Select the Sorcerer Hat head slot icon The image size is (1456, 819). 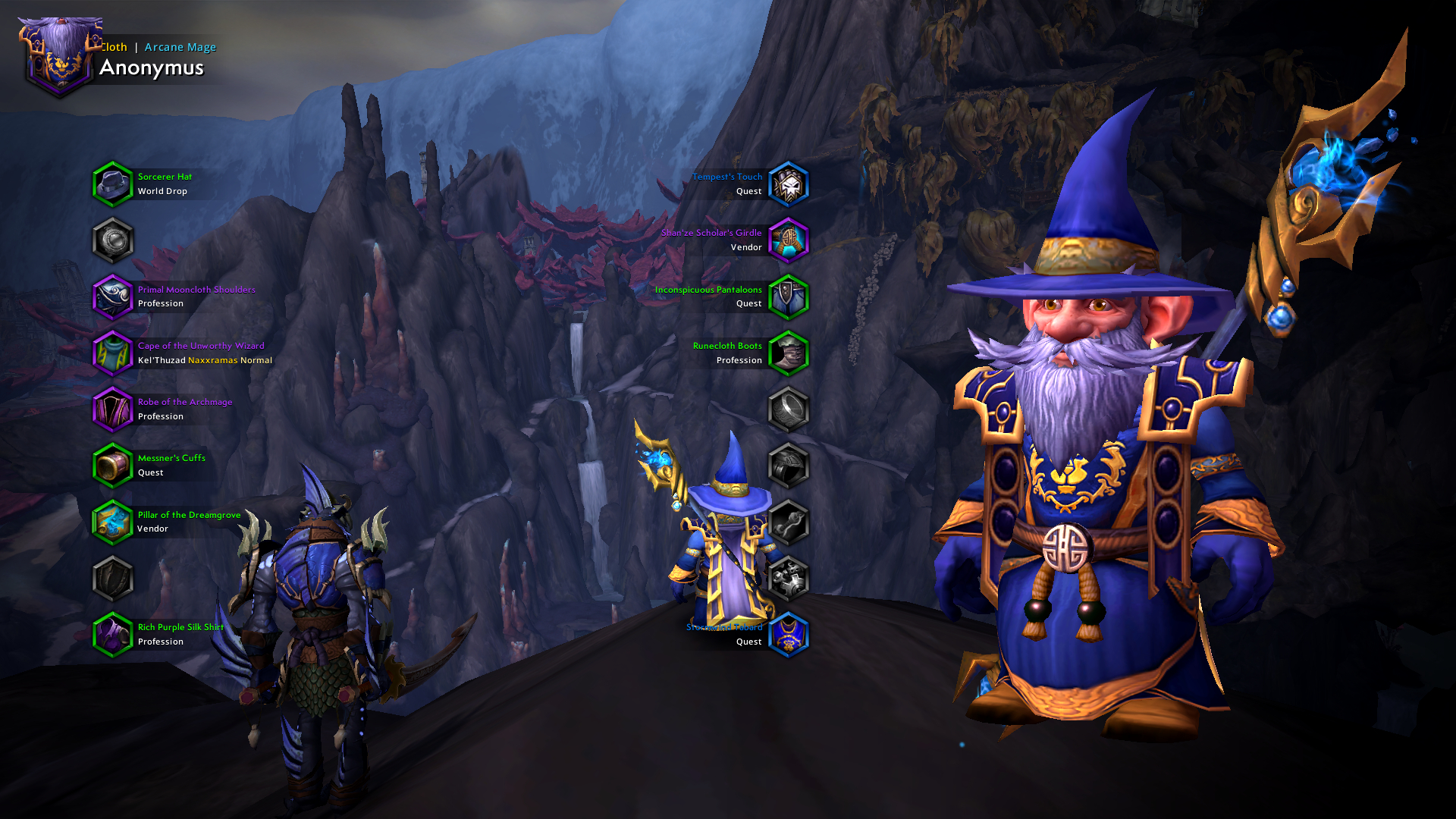[113, 184]
